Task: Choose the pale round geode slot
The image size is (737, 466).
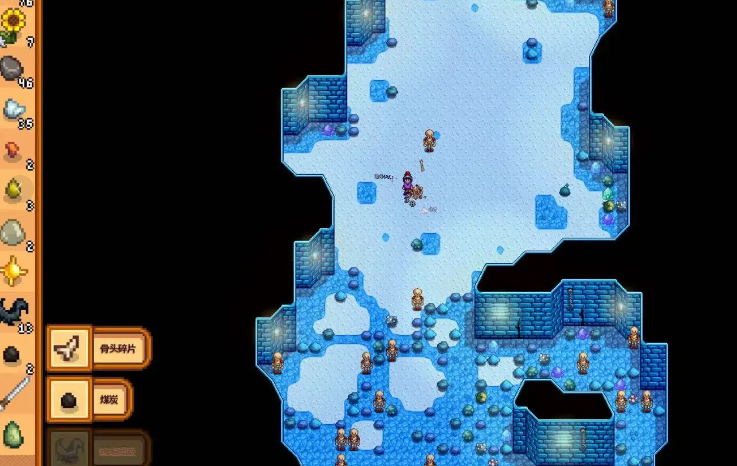Action: point(13,232)
